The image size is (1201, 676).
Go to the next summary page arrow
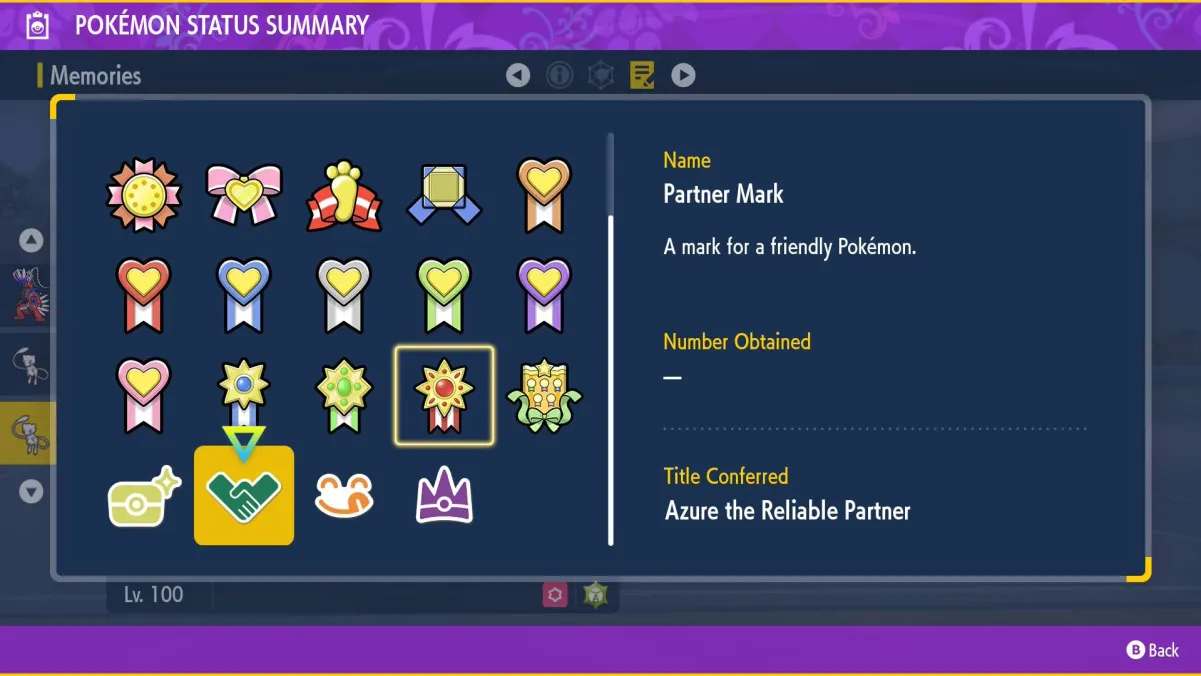point(683,75)
